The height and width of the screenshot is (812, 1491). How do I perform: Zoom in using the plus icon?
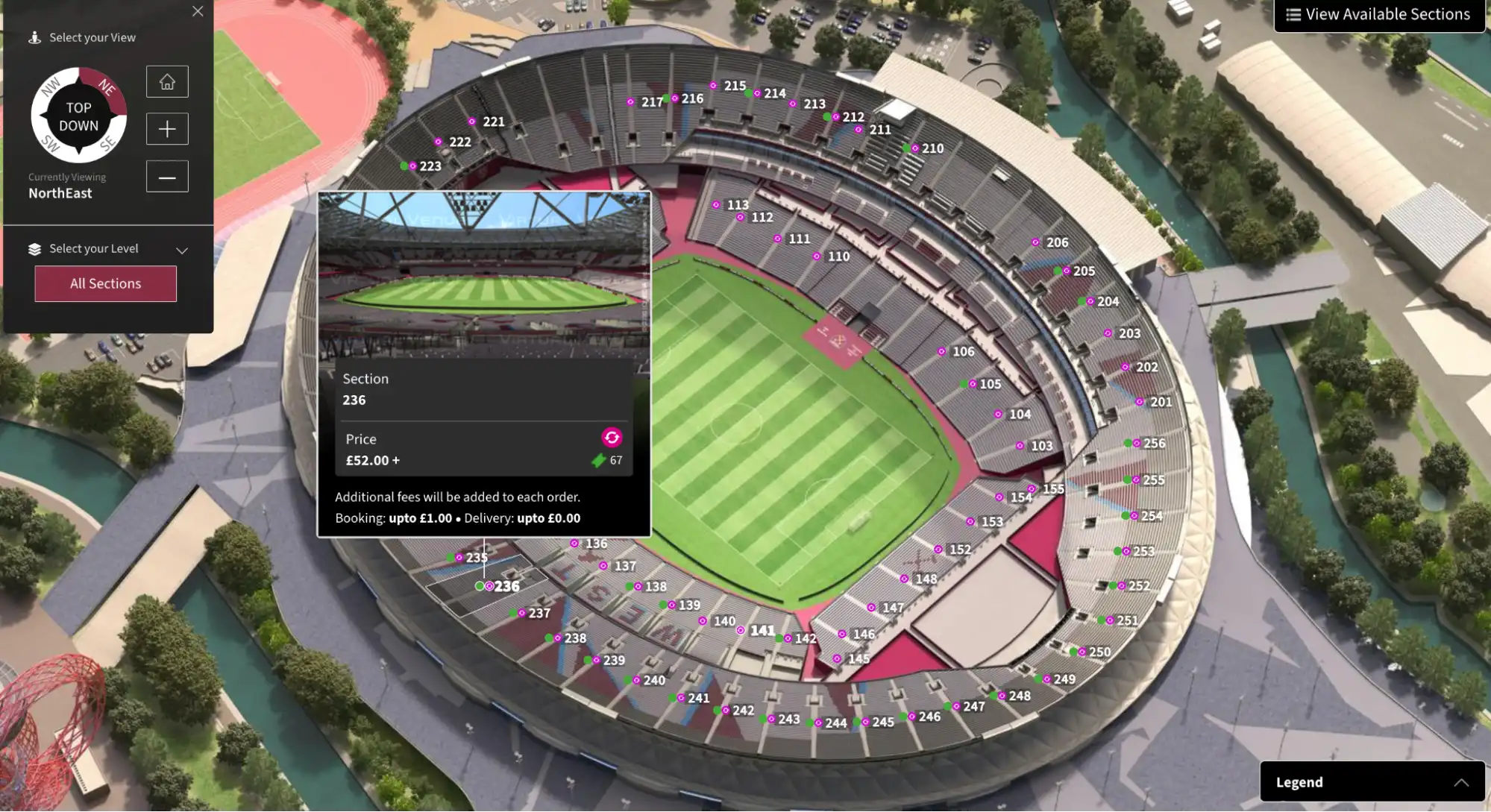(x=166, y=128)
